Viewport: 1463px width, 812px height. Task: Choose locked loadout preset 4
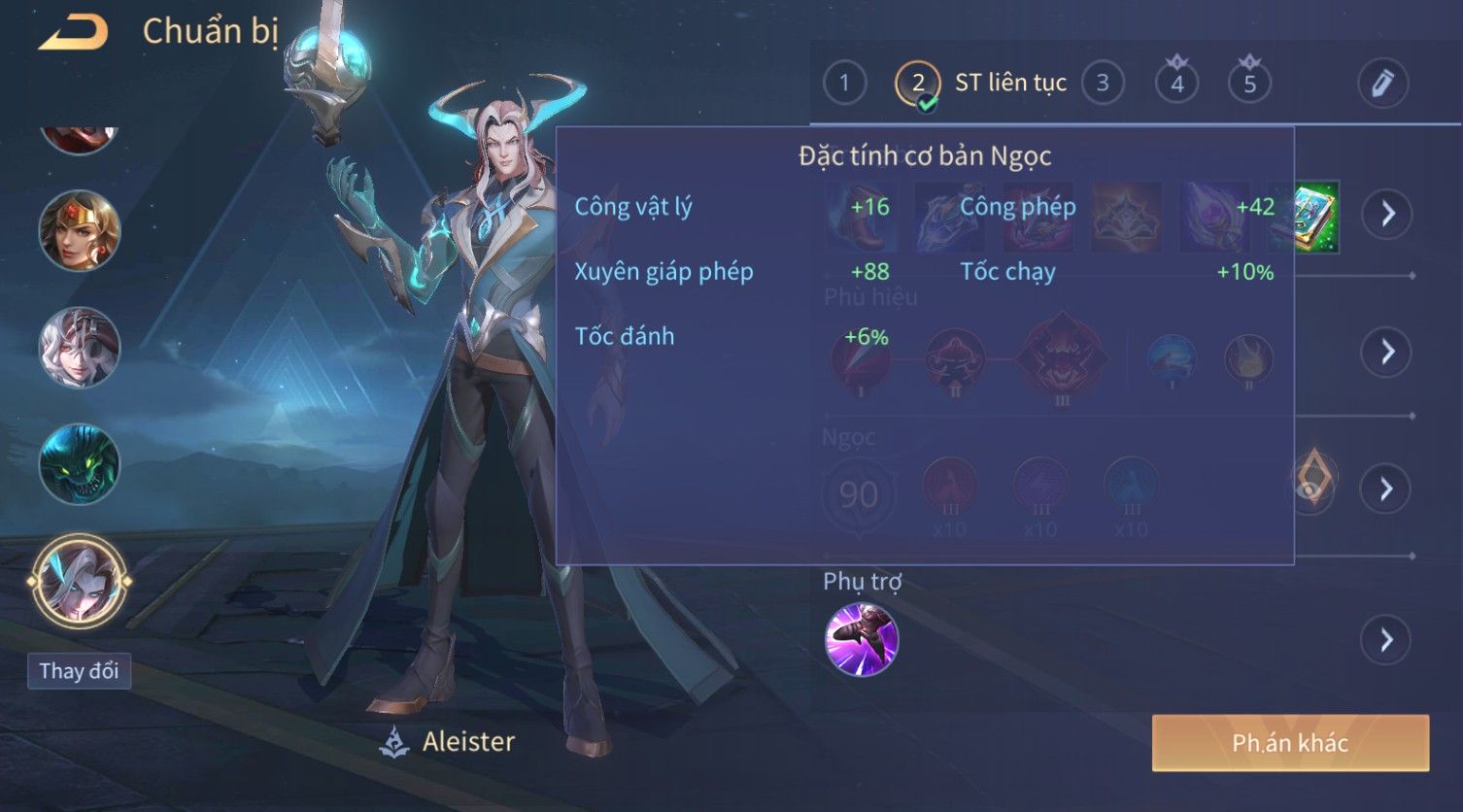tap(1176, 83)
